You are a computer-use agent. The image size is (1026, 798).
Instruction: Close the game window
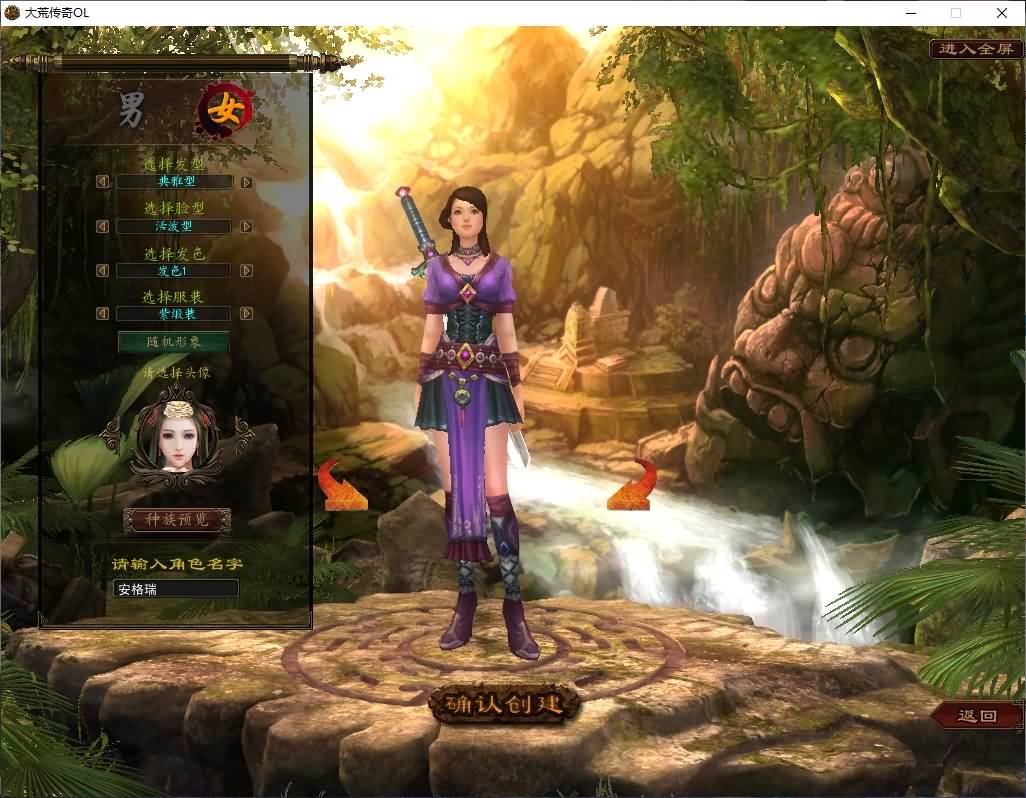pos(1001,13)
